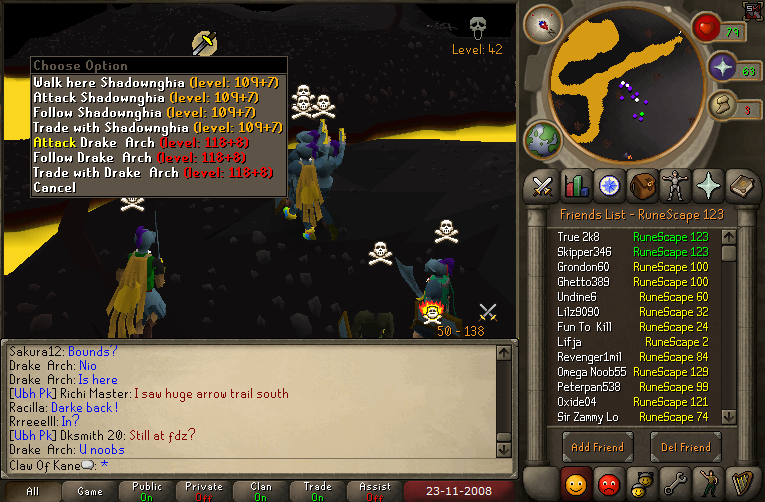765x502 pixels.
Task: Click the Add Friend button
Action: tap(597, 447)
